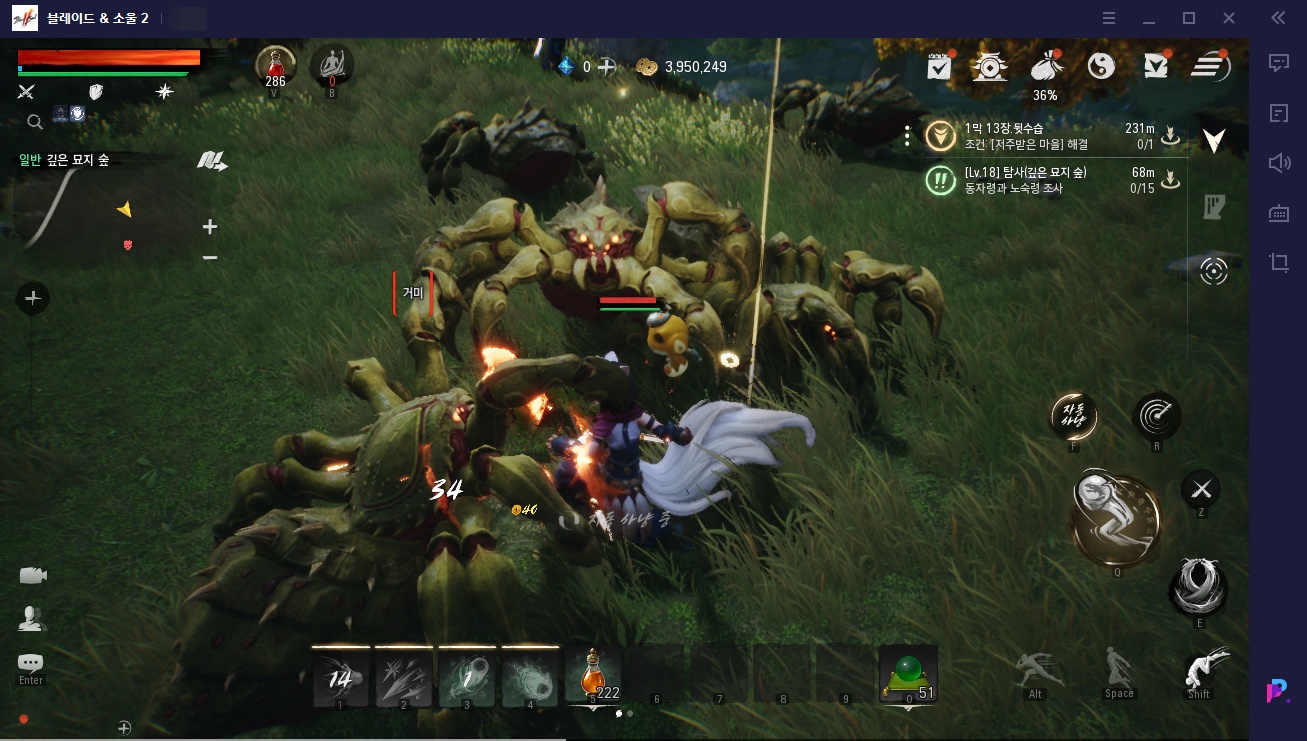Use the red health potion counting 286
The image size is (1307, 741).
click(x=274, y=66)
